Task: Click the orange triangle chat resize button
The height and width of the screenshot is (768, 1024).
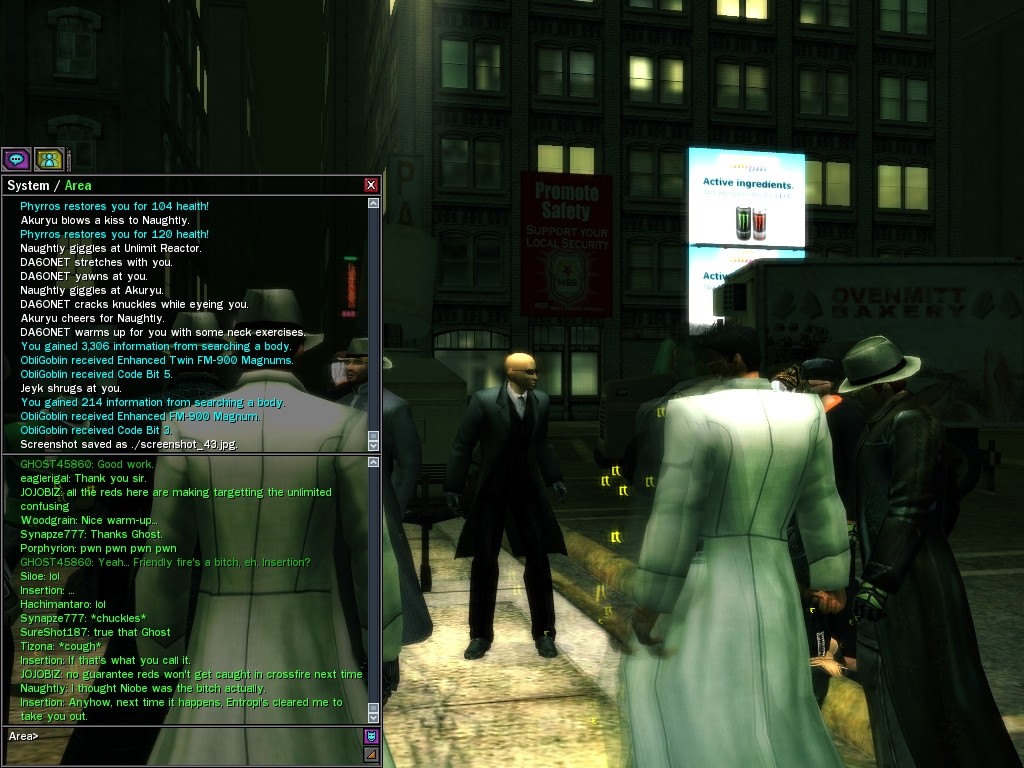Action: coord(372,754)
